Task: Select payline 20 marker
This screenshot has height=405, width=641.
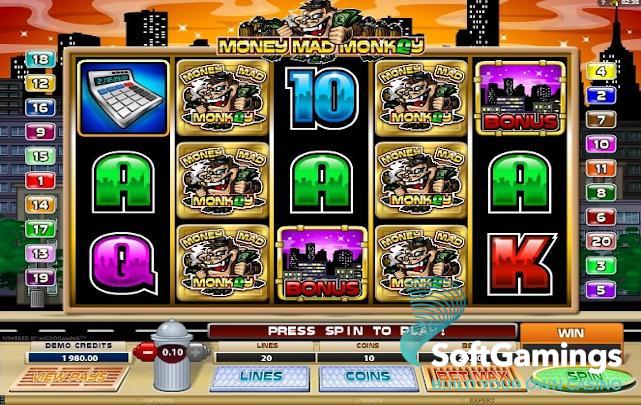Action: click(601, 241)
